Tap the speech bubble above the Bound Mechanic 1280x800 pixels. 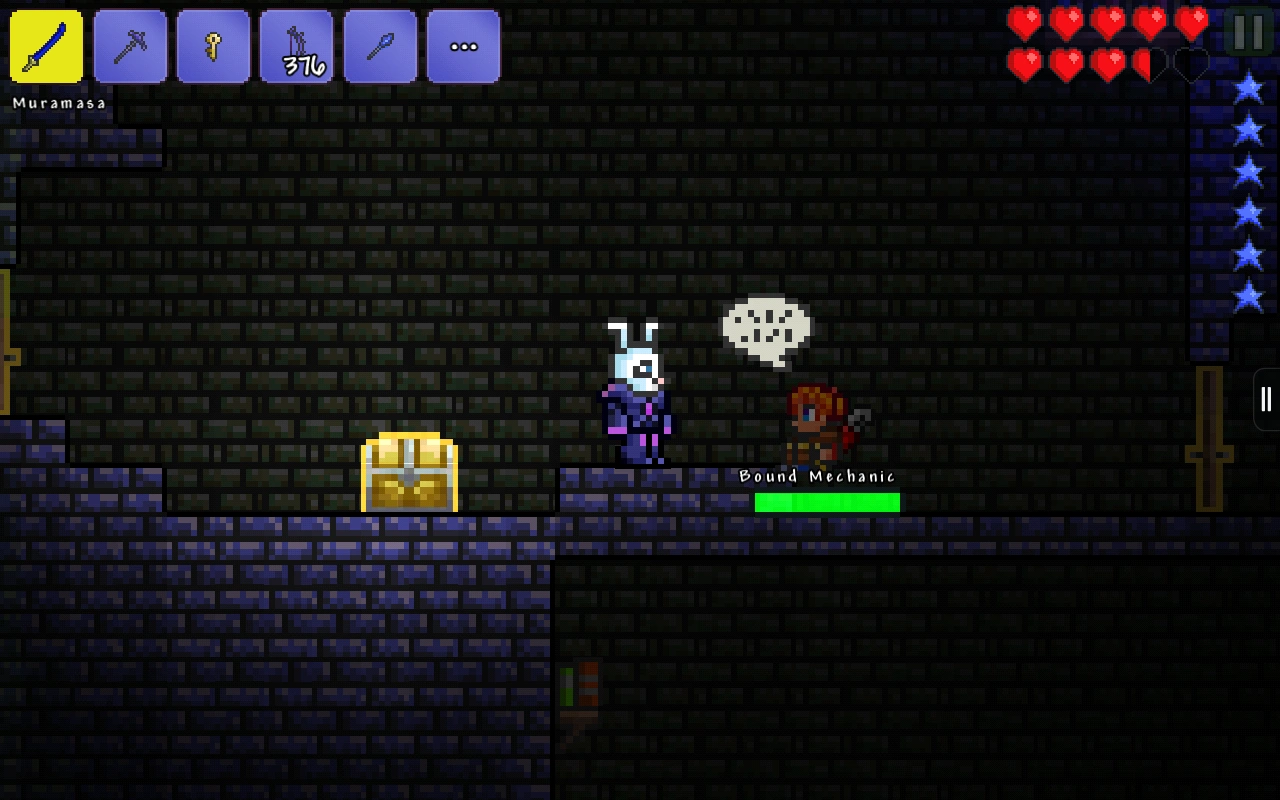point(768,327)
